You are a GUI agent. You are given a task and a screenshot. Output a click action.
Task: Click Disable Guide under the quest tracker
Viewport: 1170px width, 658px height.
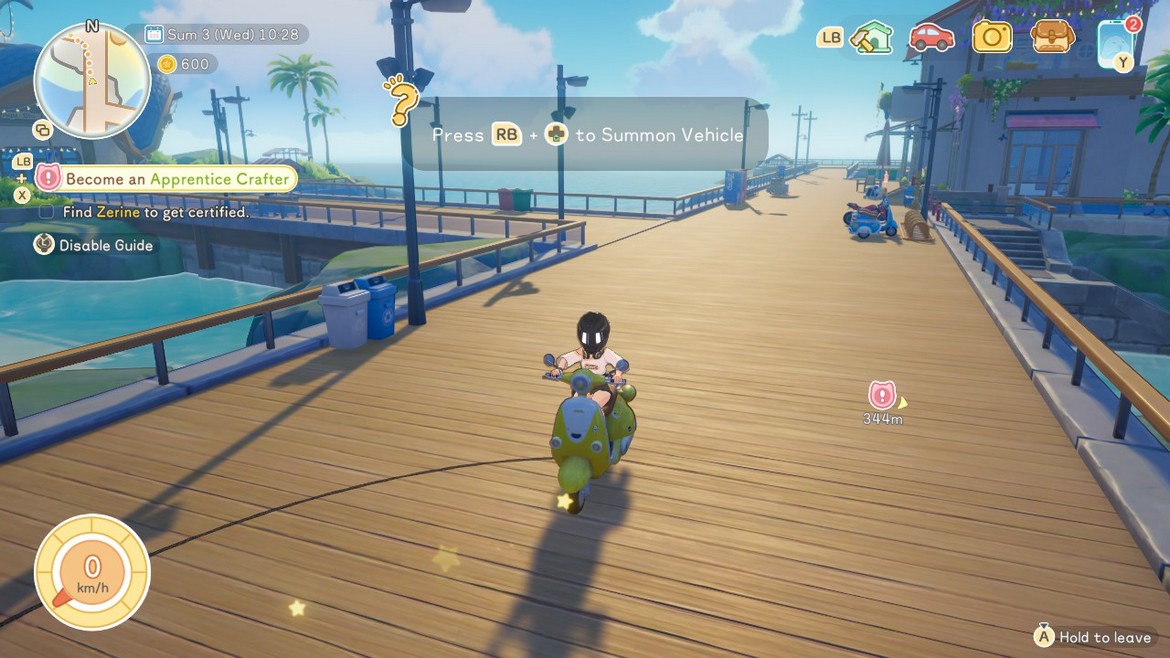(x=105, y=245)
